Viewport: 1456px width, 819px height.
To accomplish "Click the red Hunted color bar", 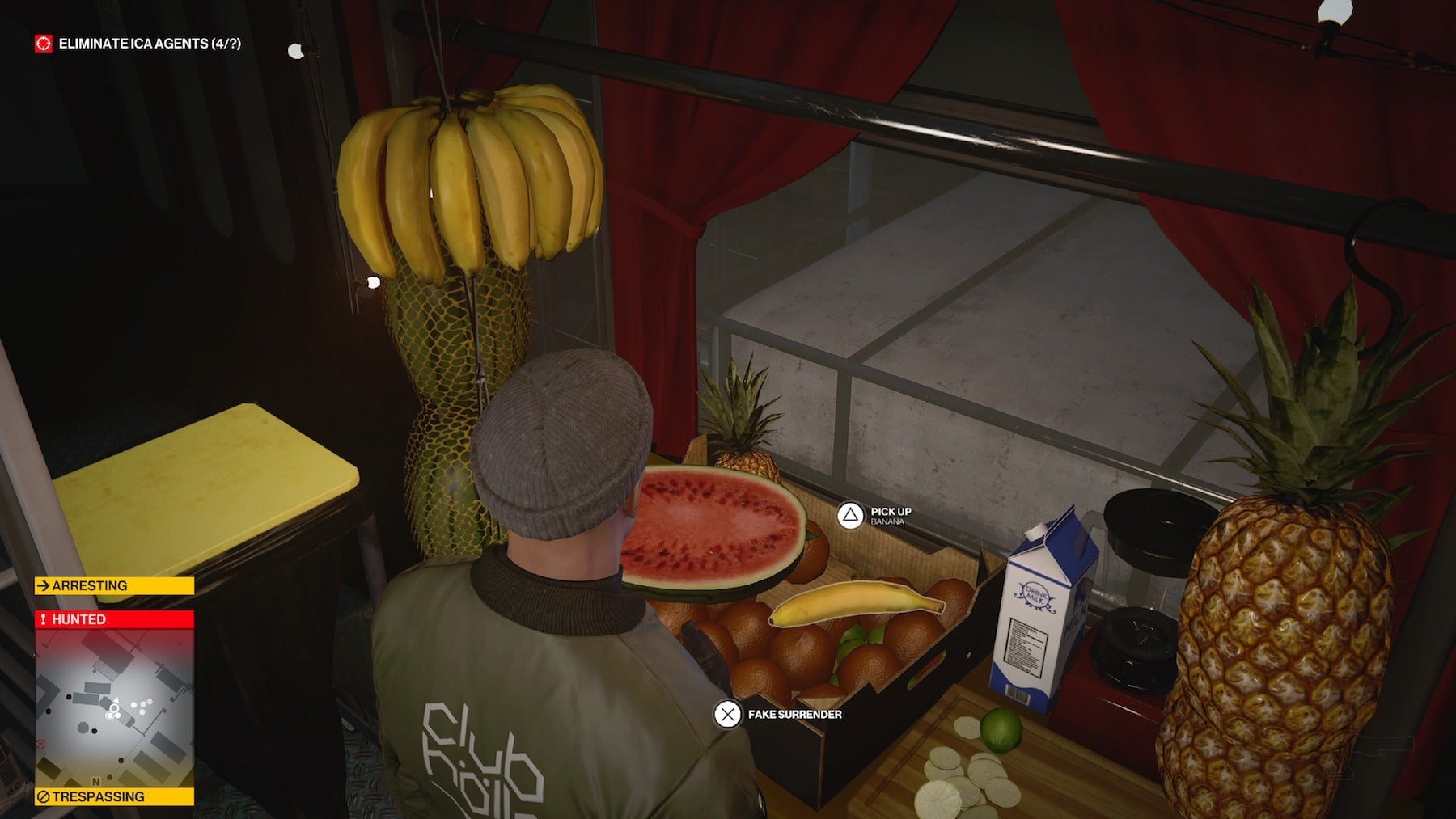I will pos(113,619).
